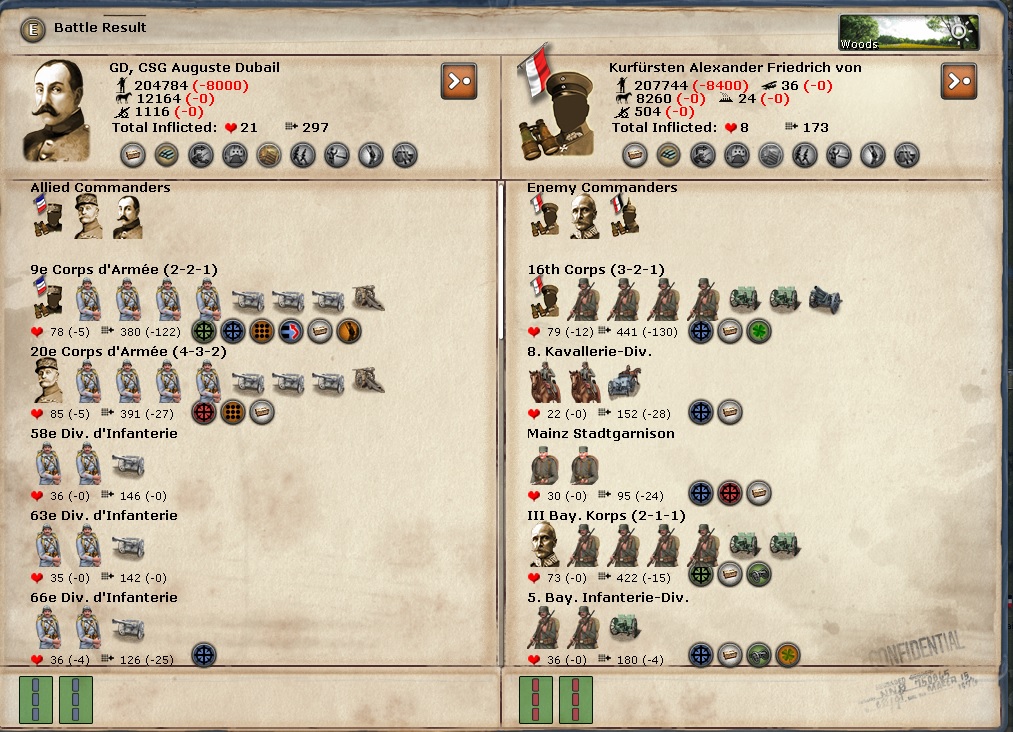Click the orange running figure icon on 9e Corps
This screenshot has width=1013, height=732.
click(349, 331)
